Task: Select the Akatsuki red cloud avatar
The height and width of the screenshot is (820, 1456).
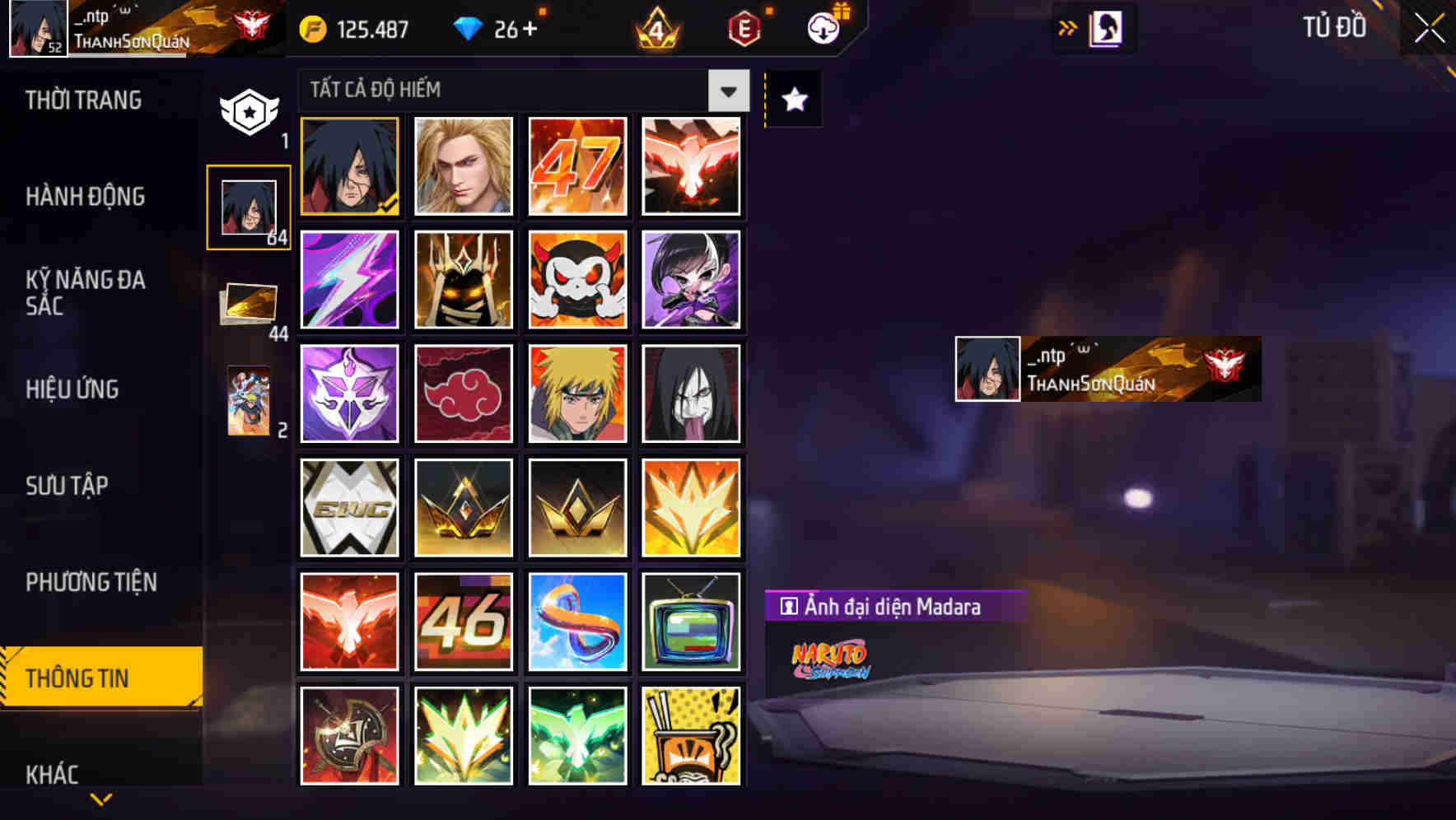Action: tap(464, 394)
